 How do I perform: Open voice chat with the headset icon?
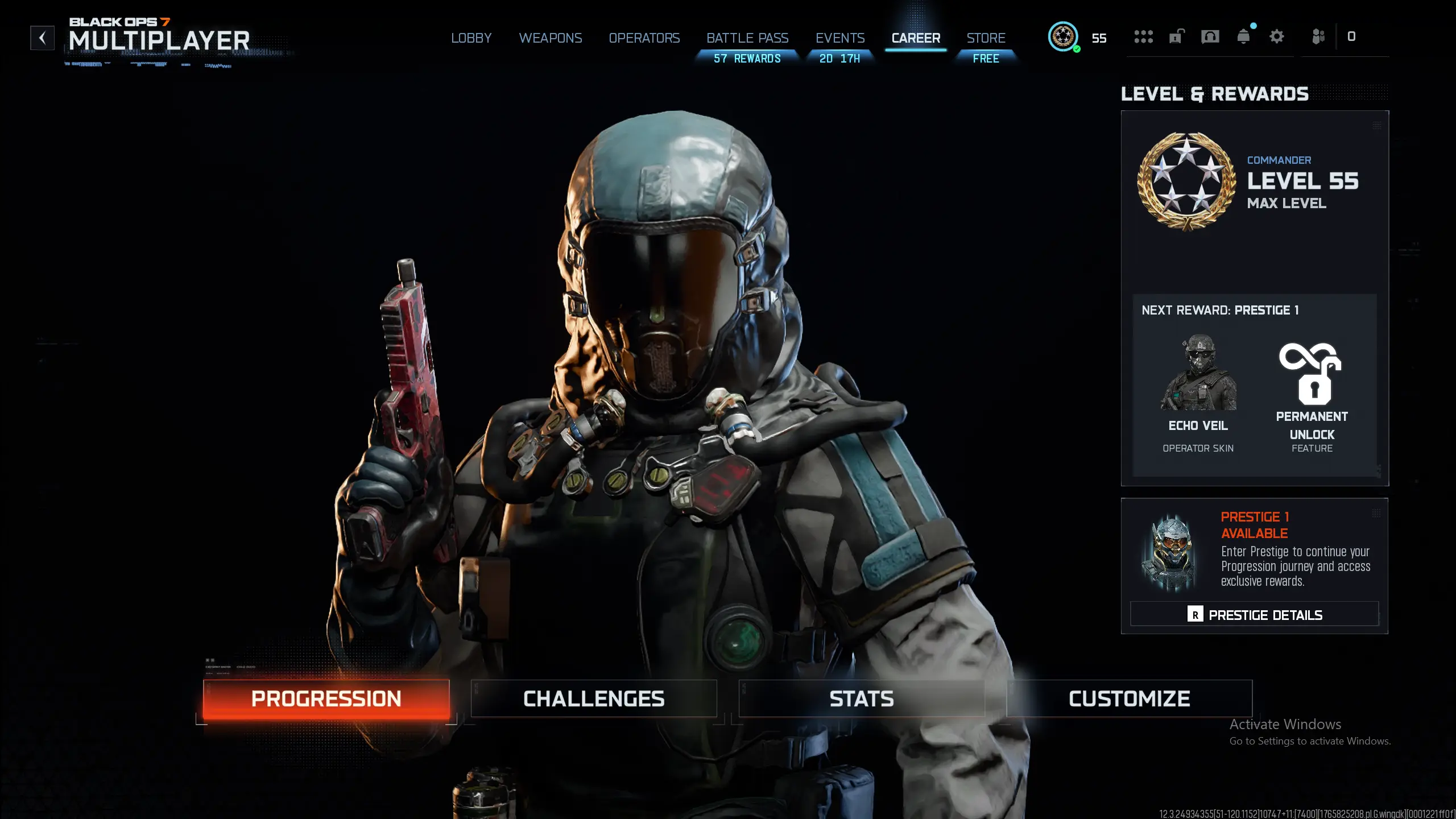click(1210, 36)
